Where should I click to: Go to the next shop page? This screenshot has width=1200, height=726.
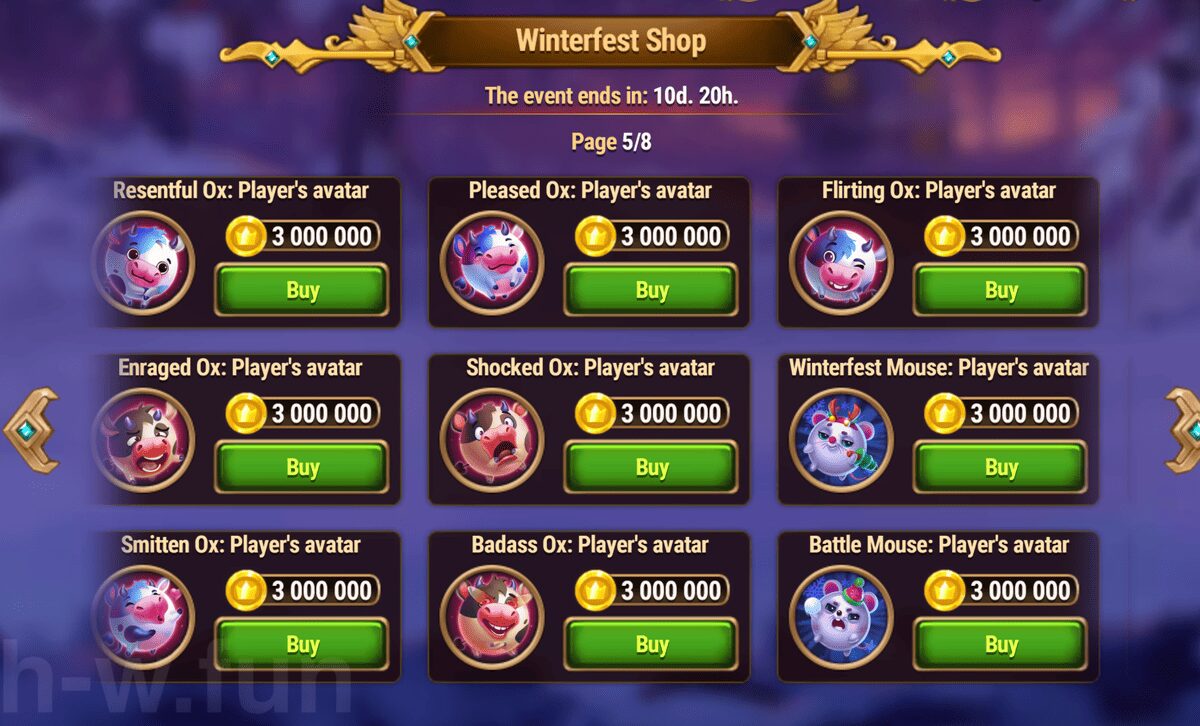[1184, 430]
